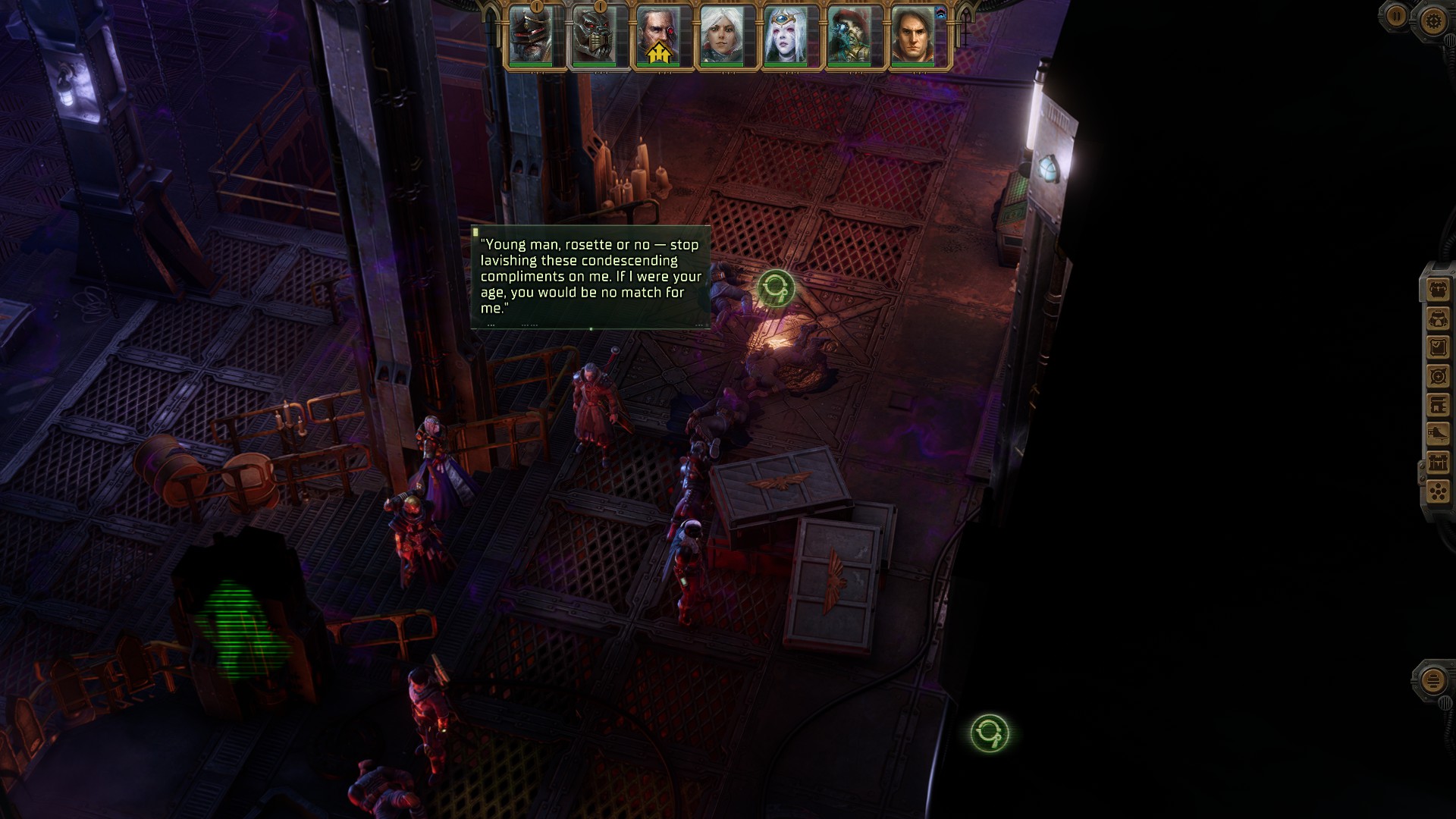The width and height of the screenshot is (1456, 819).
Task: Pause the game with the pause button
Action: coord(1397,16)
